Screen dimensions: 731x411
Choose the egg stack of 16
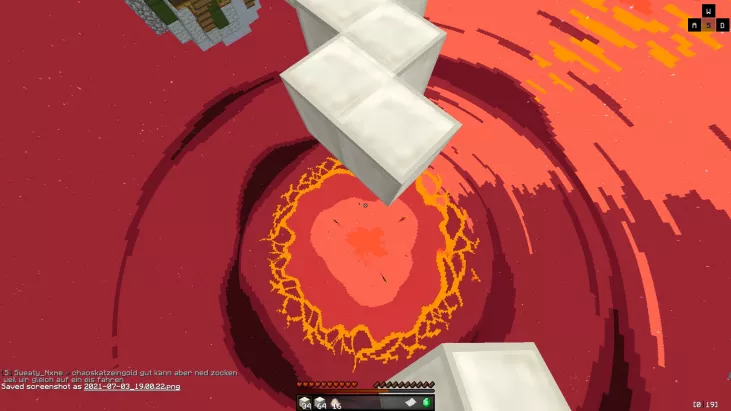pyautogui.click(x=335, y=402)
